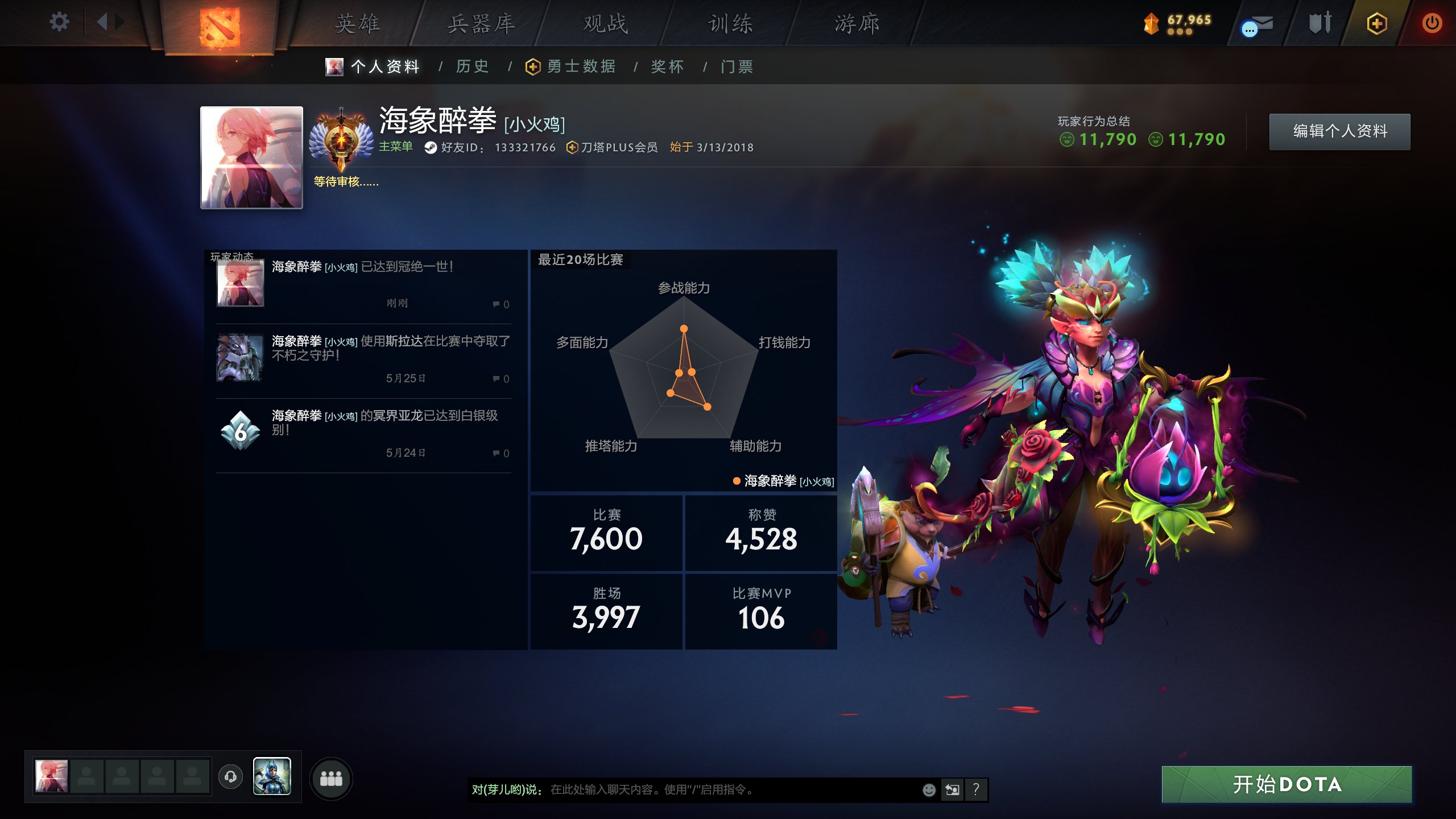Show the 历史 match history subtab
Viewport: 1456px width, 819px height.
tap(472, 67)
